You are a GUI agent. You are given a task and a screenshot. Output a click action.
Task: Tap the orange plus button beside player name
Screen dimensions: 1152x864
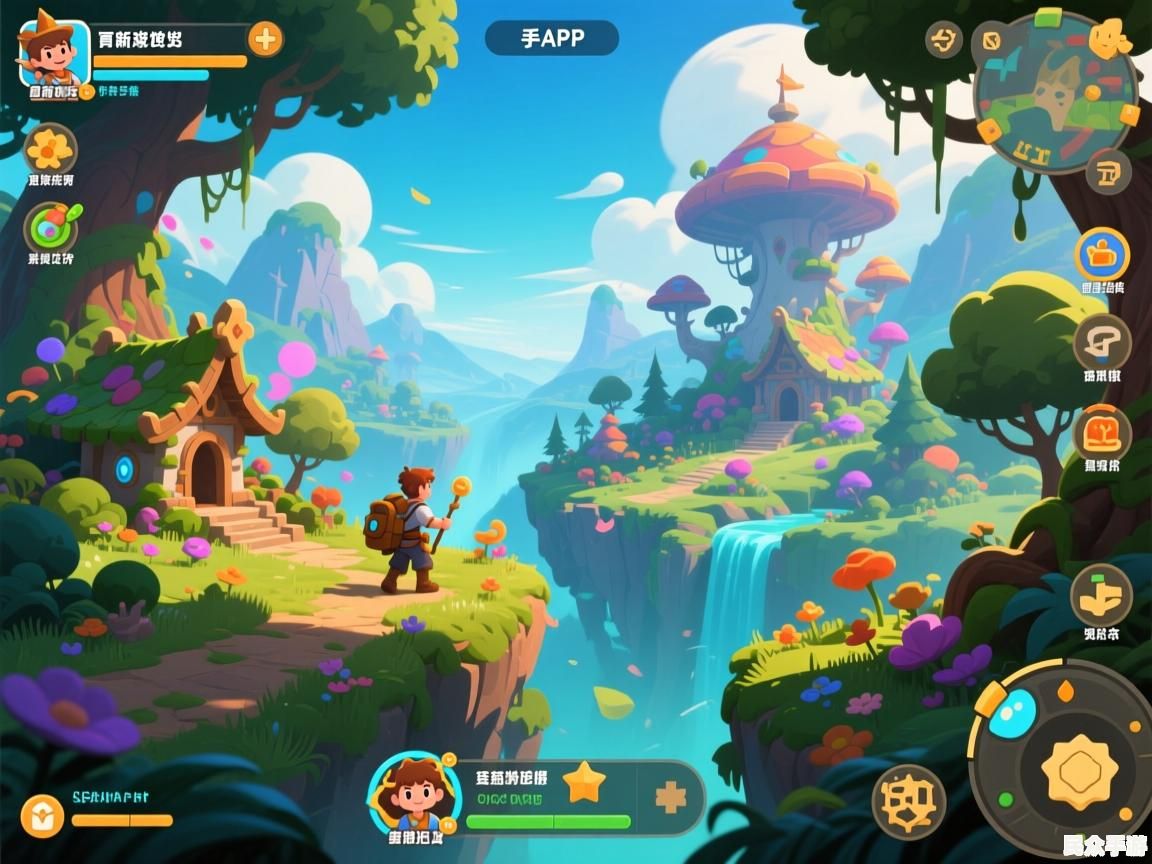265,40
